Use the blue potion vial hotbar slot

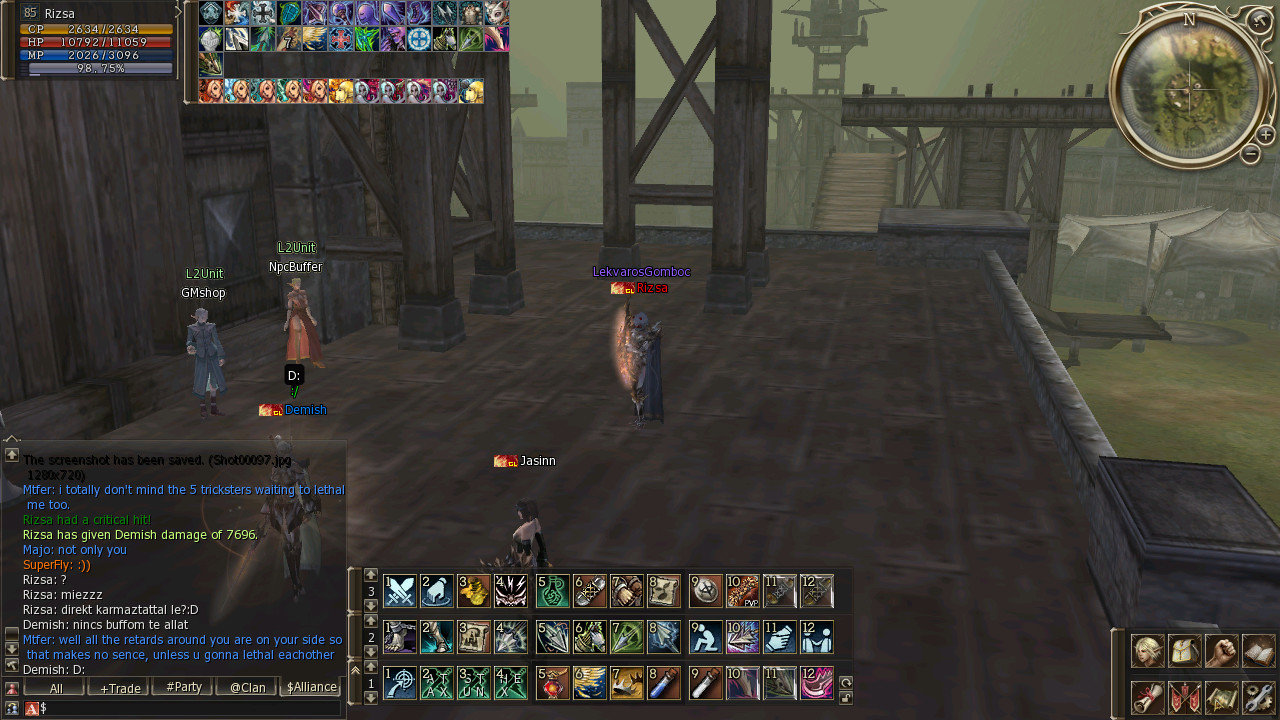point(664,683)
